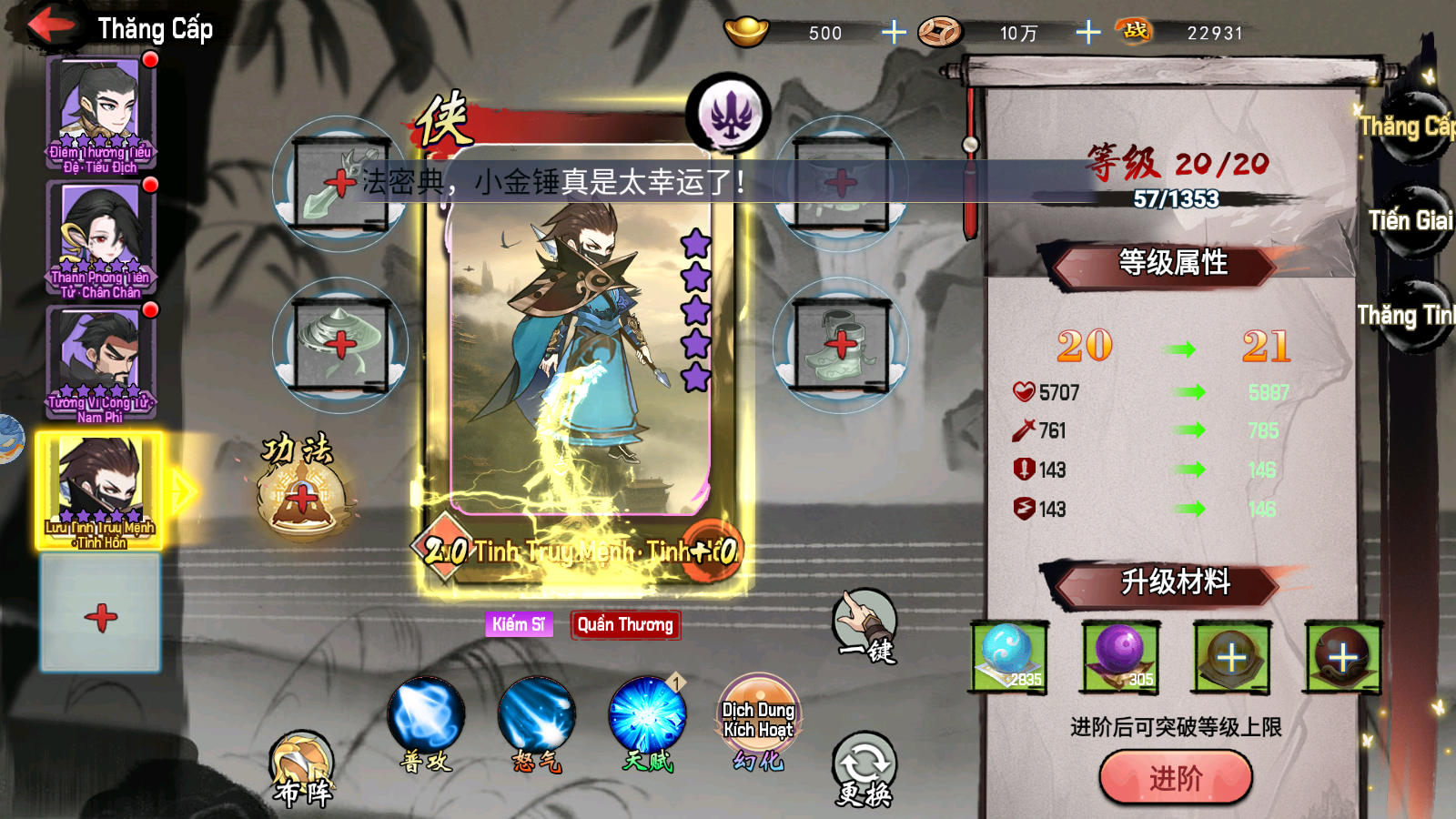Image resolution: width=1456 pixels, height=819 pixels.
Task: Tap the 一键 one-key equip button
Action: coord(864,626)
